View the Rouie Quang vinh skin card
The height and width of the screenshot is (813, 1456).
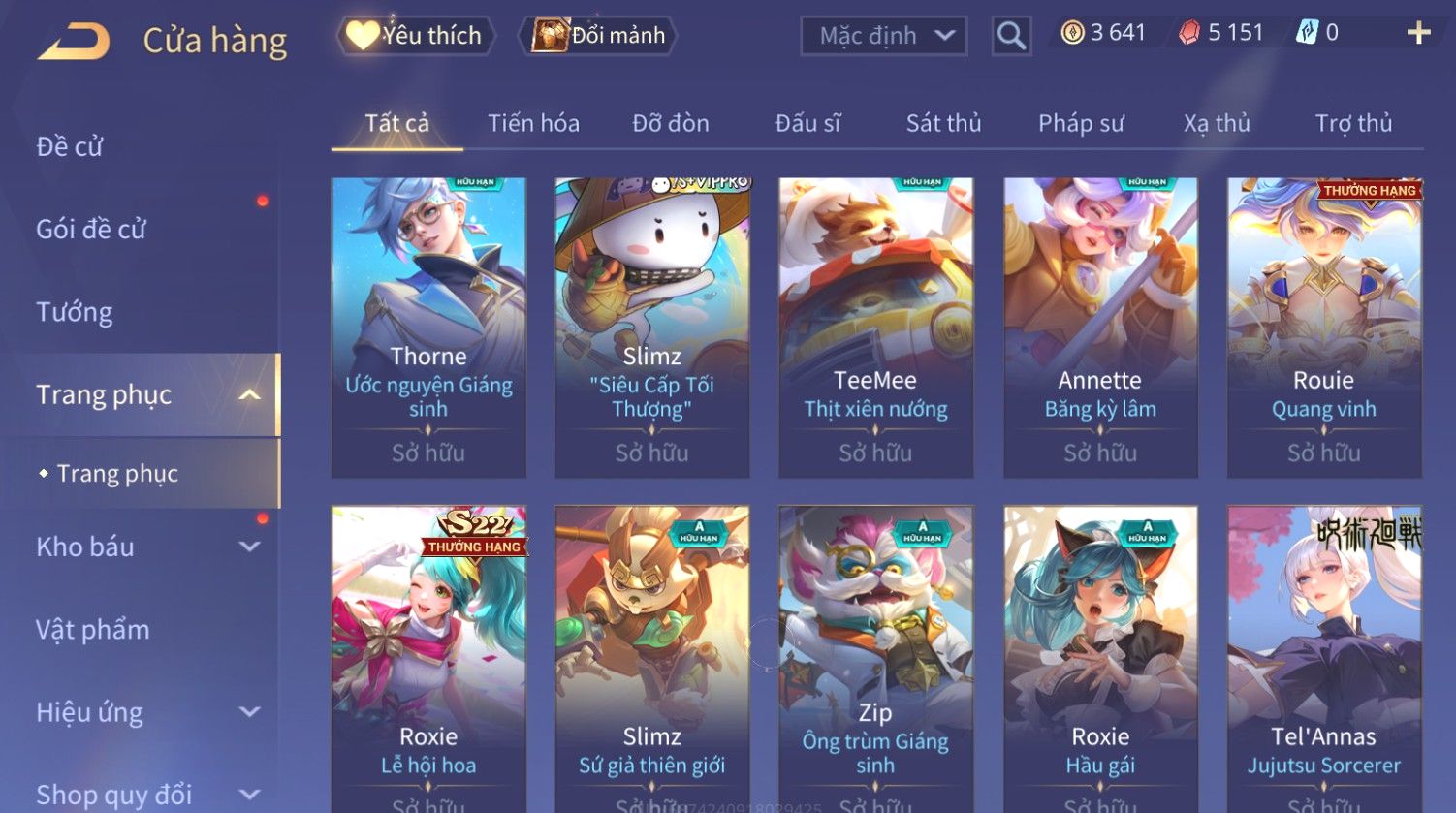coord(1323,327)
